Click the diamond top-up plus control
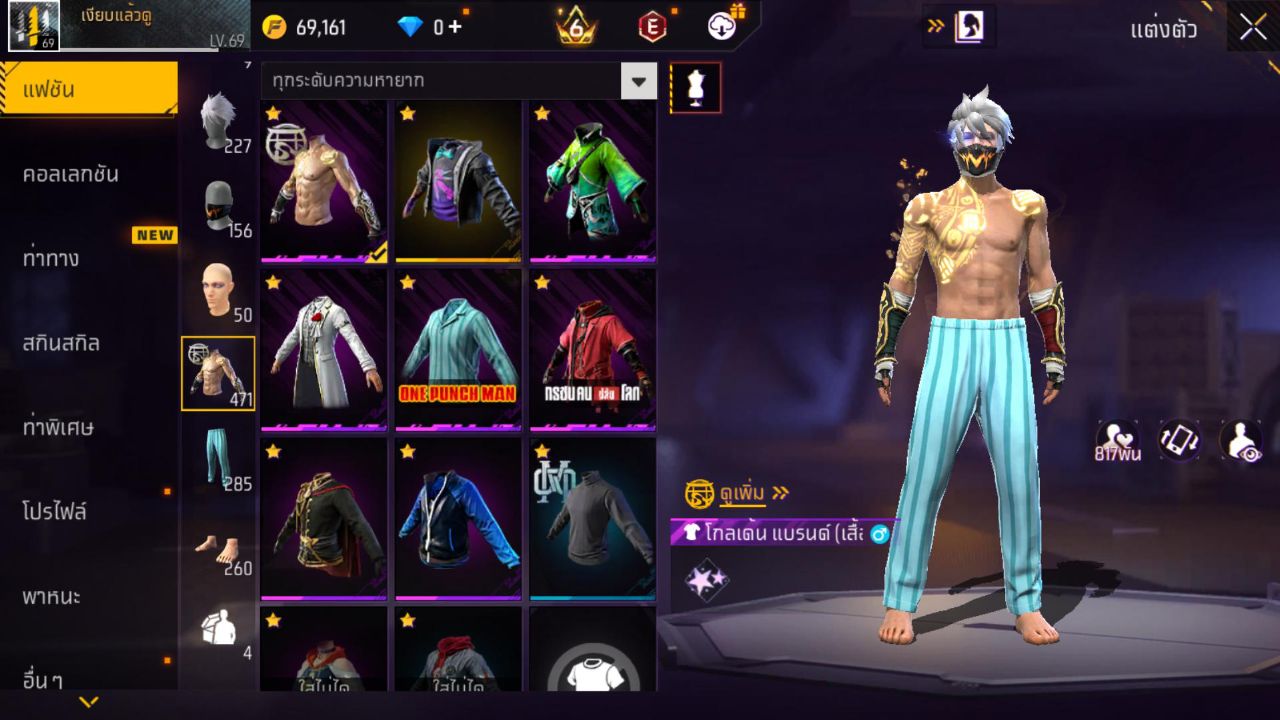1280x720 pixels. [453, 28]
